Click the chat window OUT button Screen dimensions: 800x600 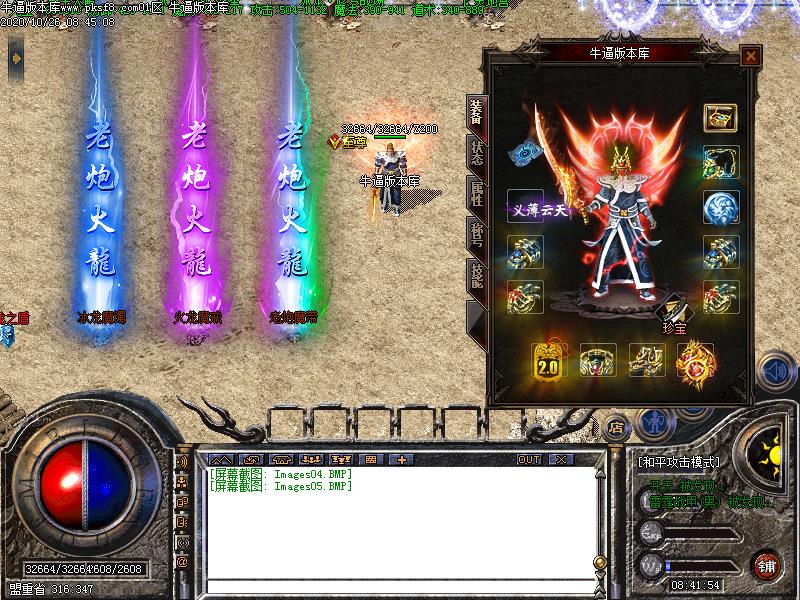click(x=529, y=460)
